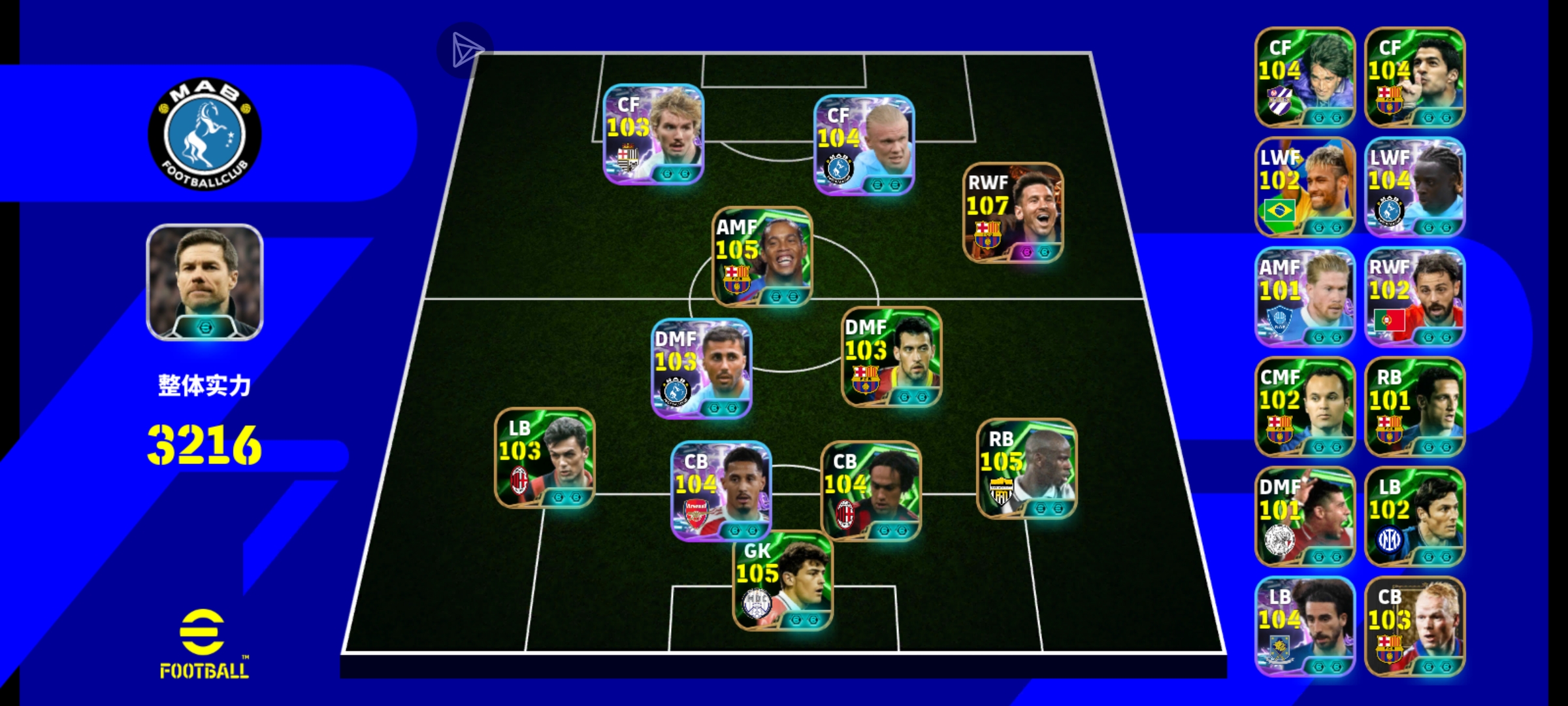
Task: Select the RWF 107 player card
Action: pyautogui.click(x=1013, y=213)
